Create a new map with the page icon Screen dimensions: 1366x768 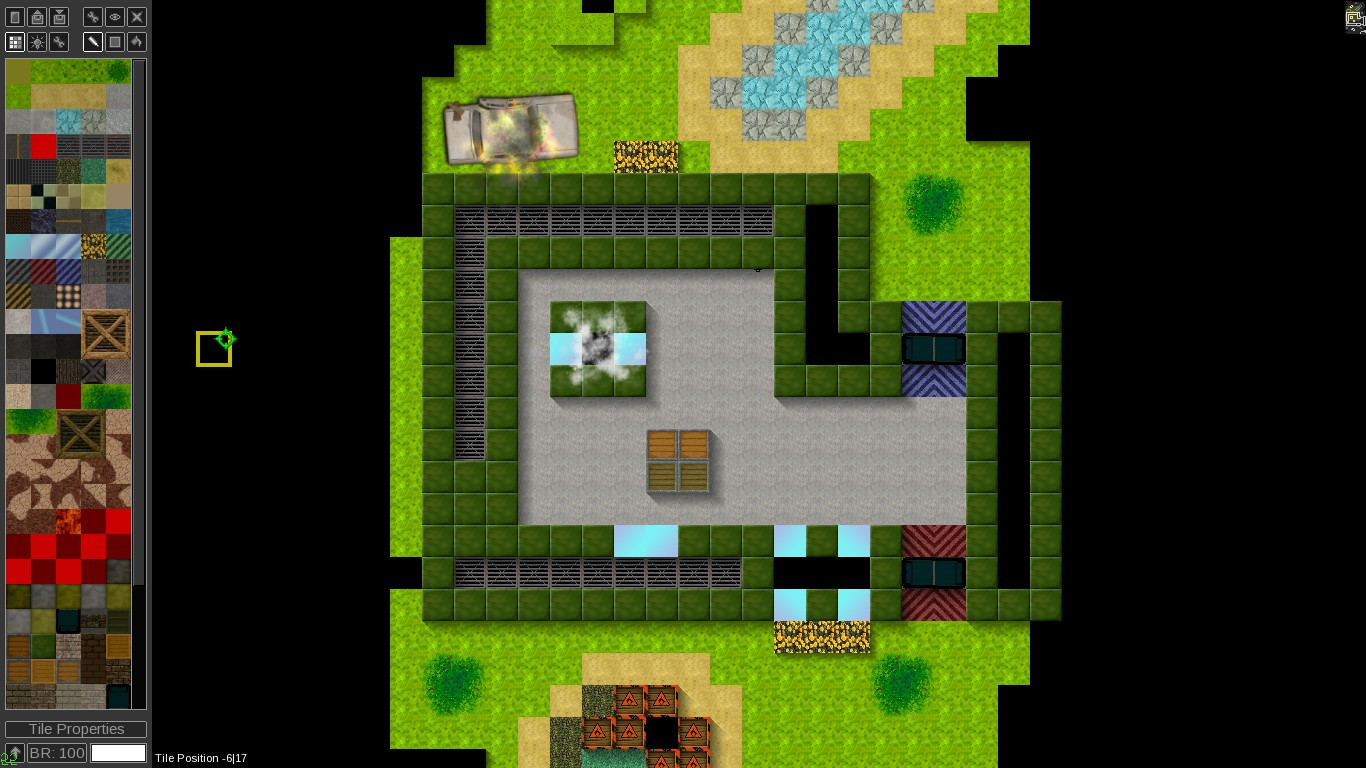pos(15,17)
